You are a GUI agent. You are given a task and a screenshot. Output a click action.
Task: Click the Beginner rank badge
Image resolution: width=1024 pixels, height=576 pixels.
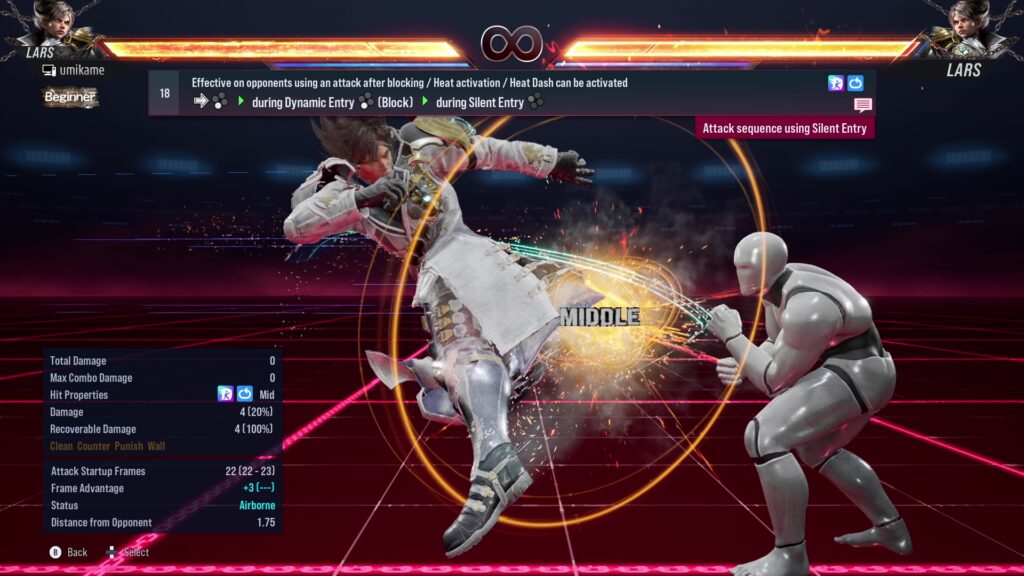click(70, 97)
